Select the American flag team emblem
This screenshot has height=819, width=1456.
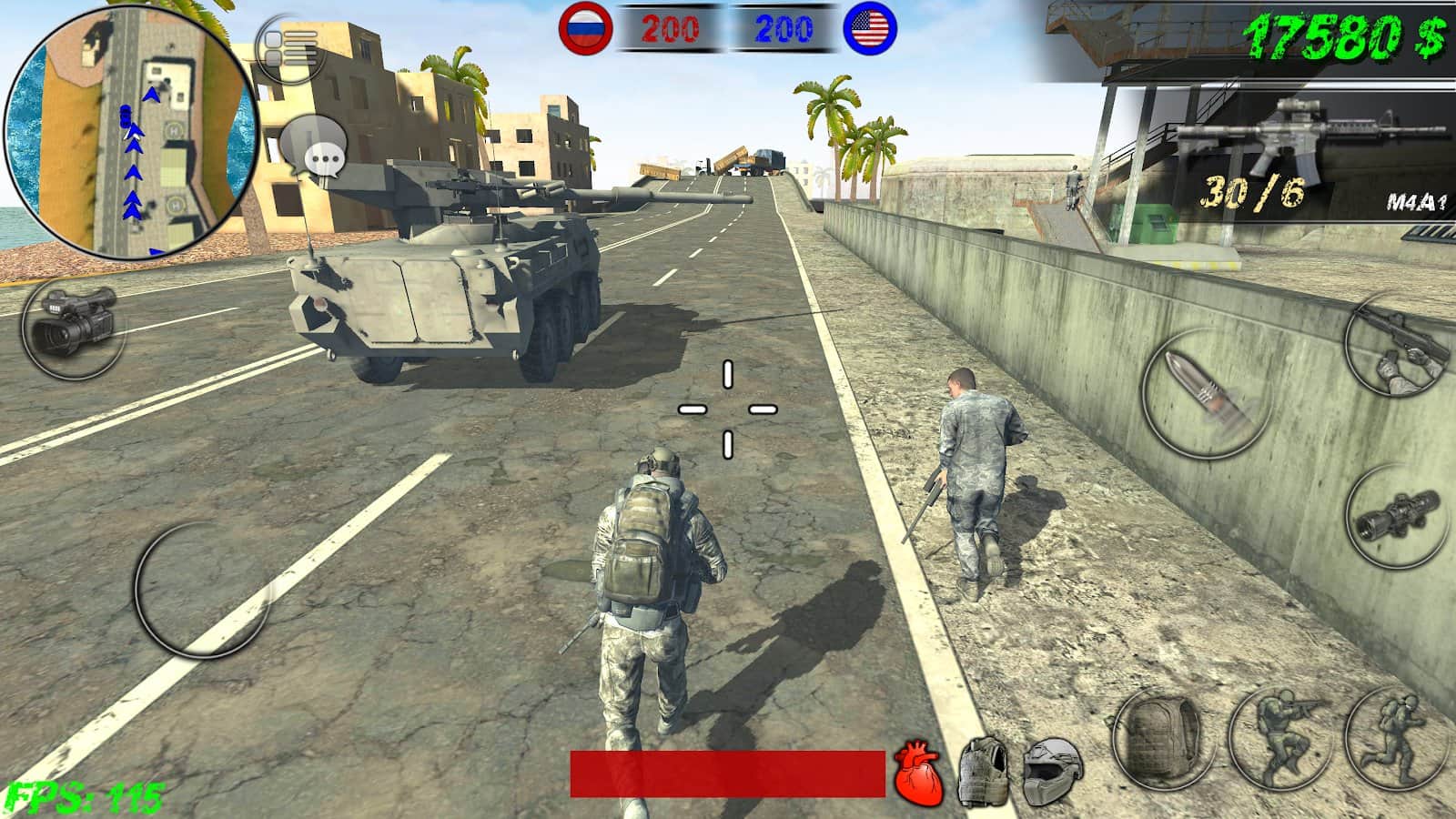871,27
